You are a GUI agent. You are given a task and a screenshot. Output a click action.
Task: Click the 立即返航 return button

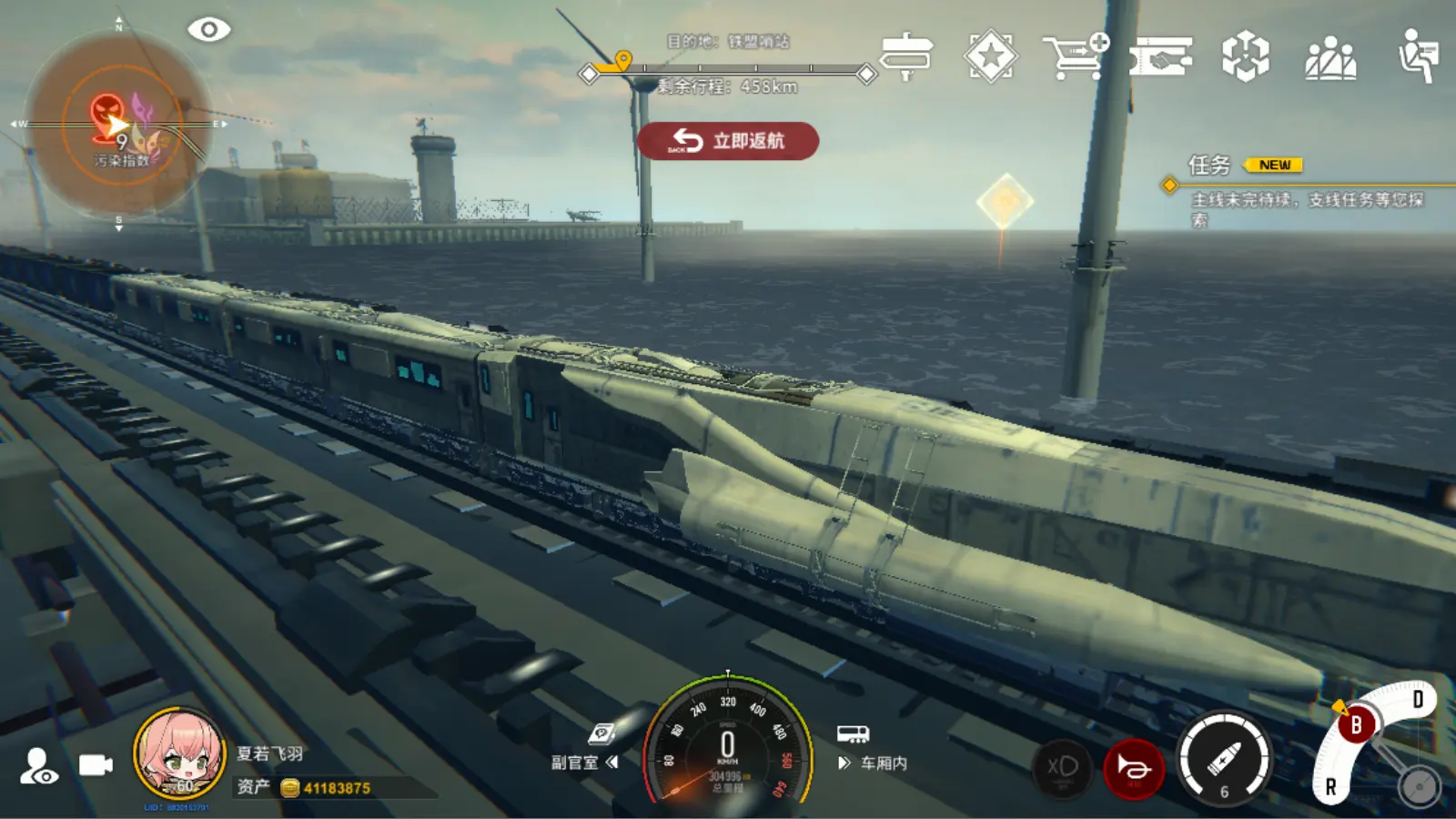coord(728,141)
